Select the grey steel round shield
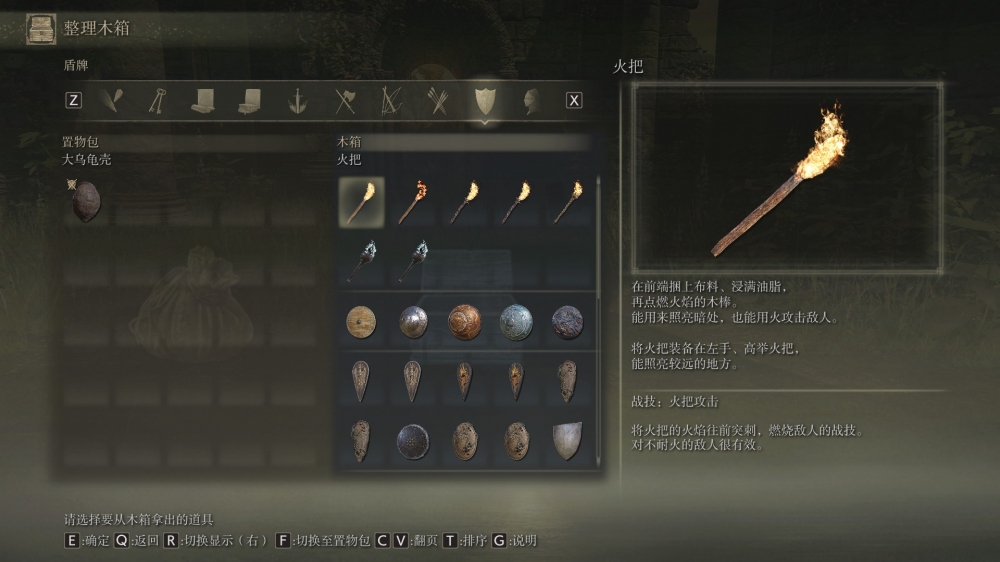1000x562 pixels. tap(413, 322)
